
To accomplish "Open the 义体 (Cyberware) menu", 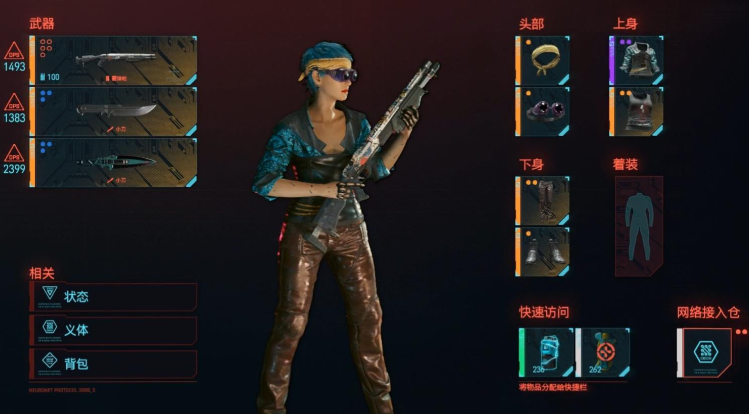I will pos(113,330).
